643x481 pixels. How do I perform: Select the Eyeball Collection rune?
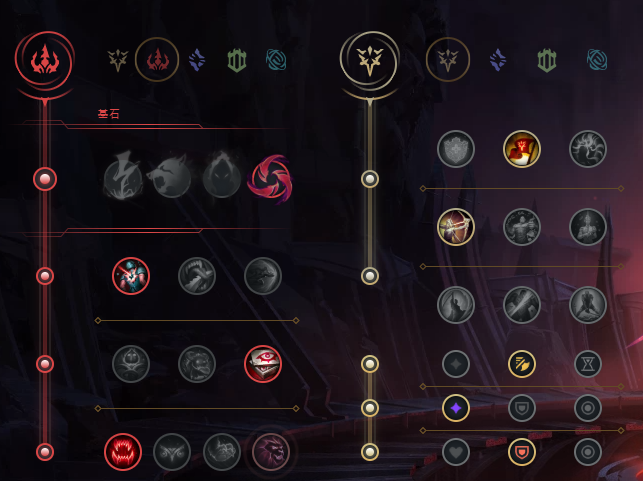pyautogui.click(x=263, y=363)
